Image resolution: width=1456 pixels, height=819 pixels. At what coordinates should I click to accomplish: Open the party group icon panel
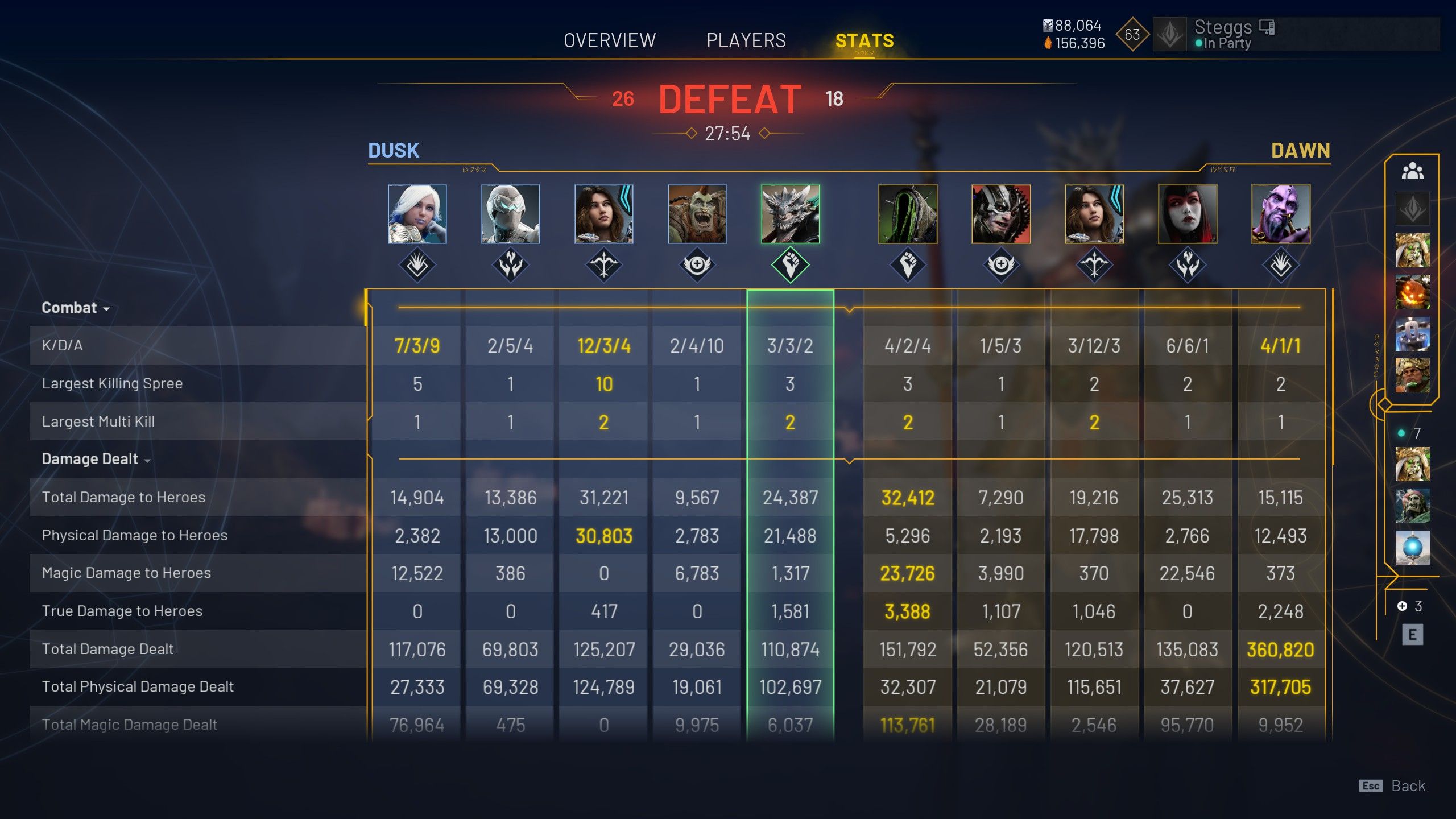pyautogui.click(x=1412, y=171)
